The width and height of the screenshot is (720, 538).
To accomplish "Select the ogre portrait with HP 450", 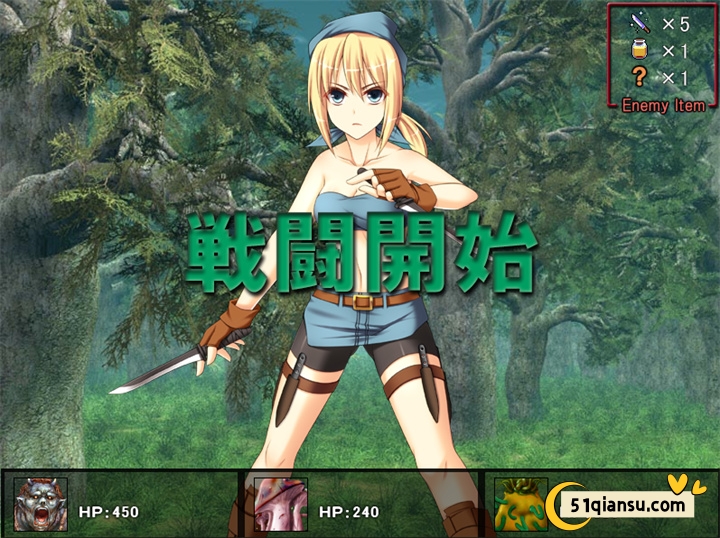I will pyautogui.click(x=41, y=503).
